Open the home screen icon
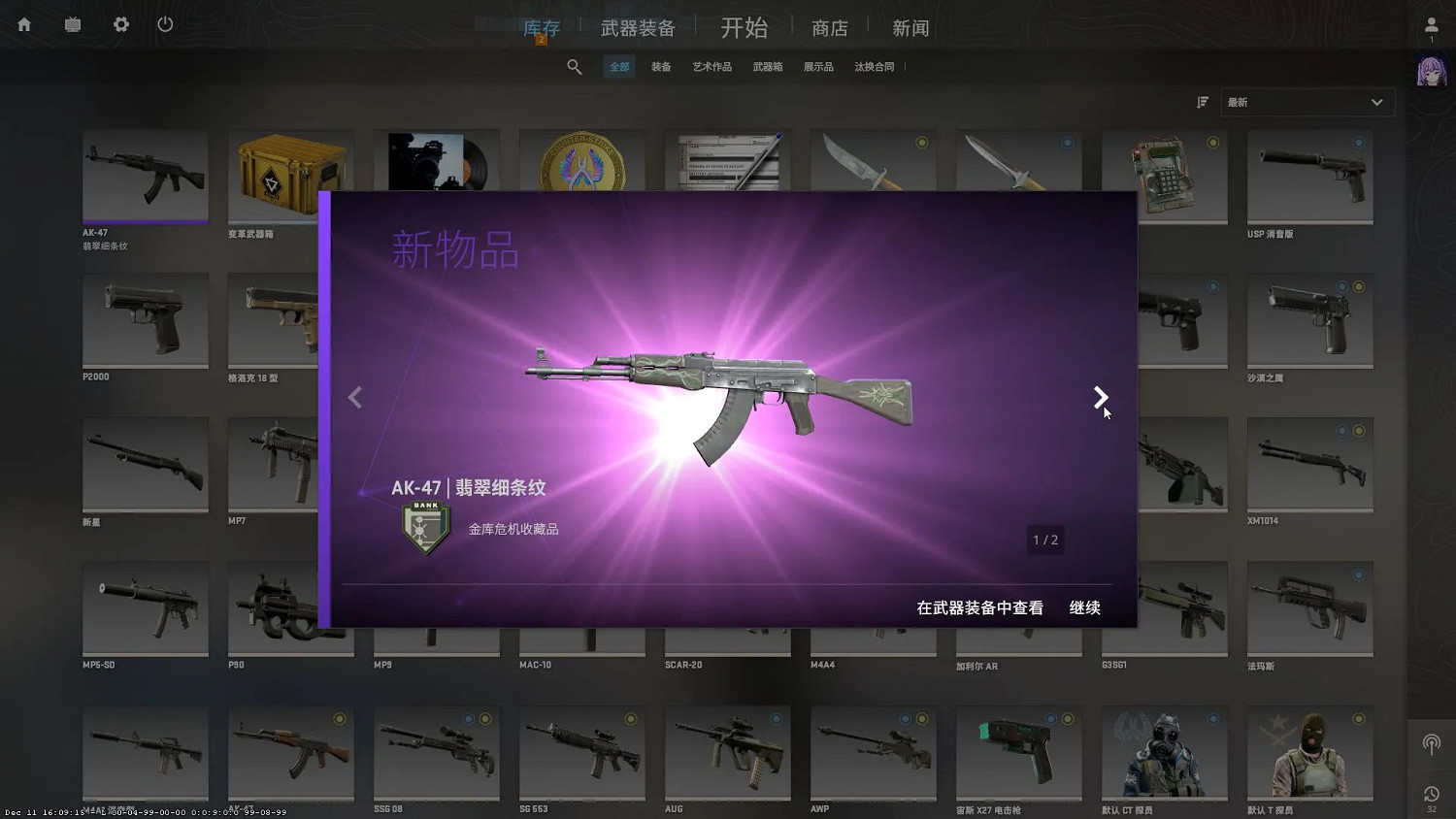This screenshot has width=1456, height=819. (22, 24)
